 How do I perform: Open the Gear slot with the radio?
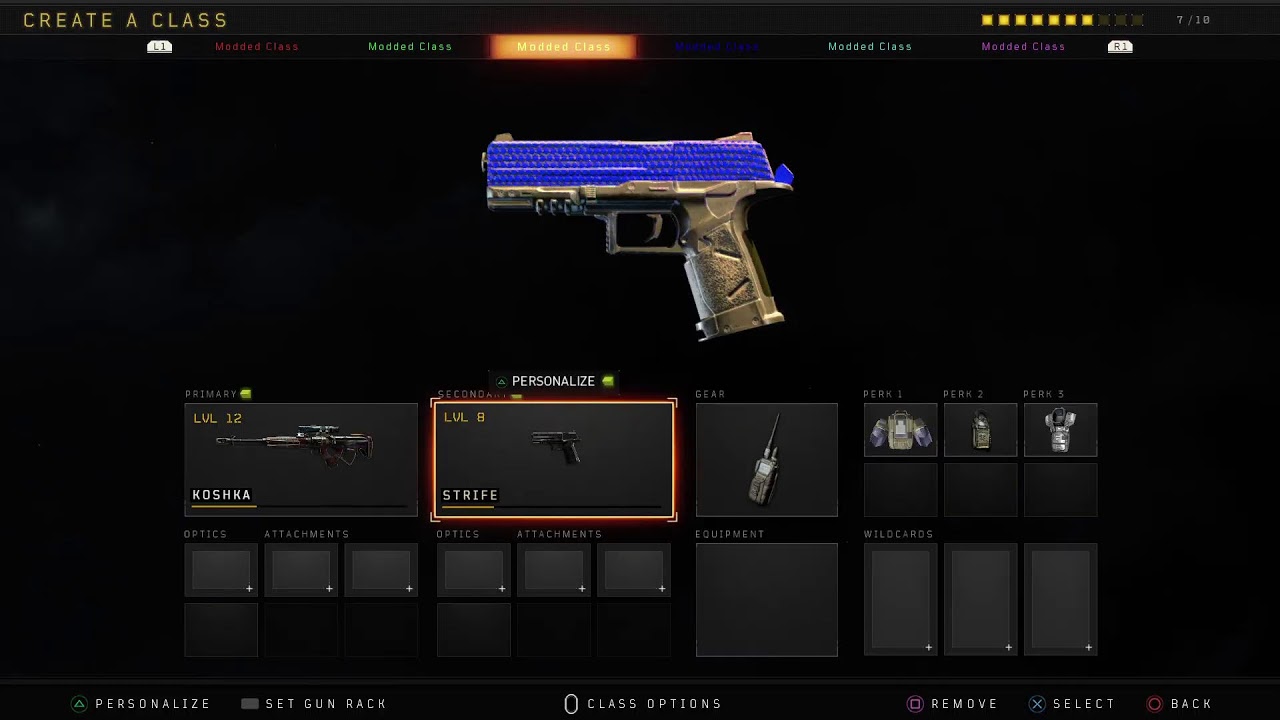click(x=766, y=460)
